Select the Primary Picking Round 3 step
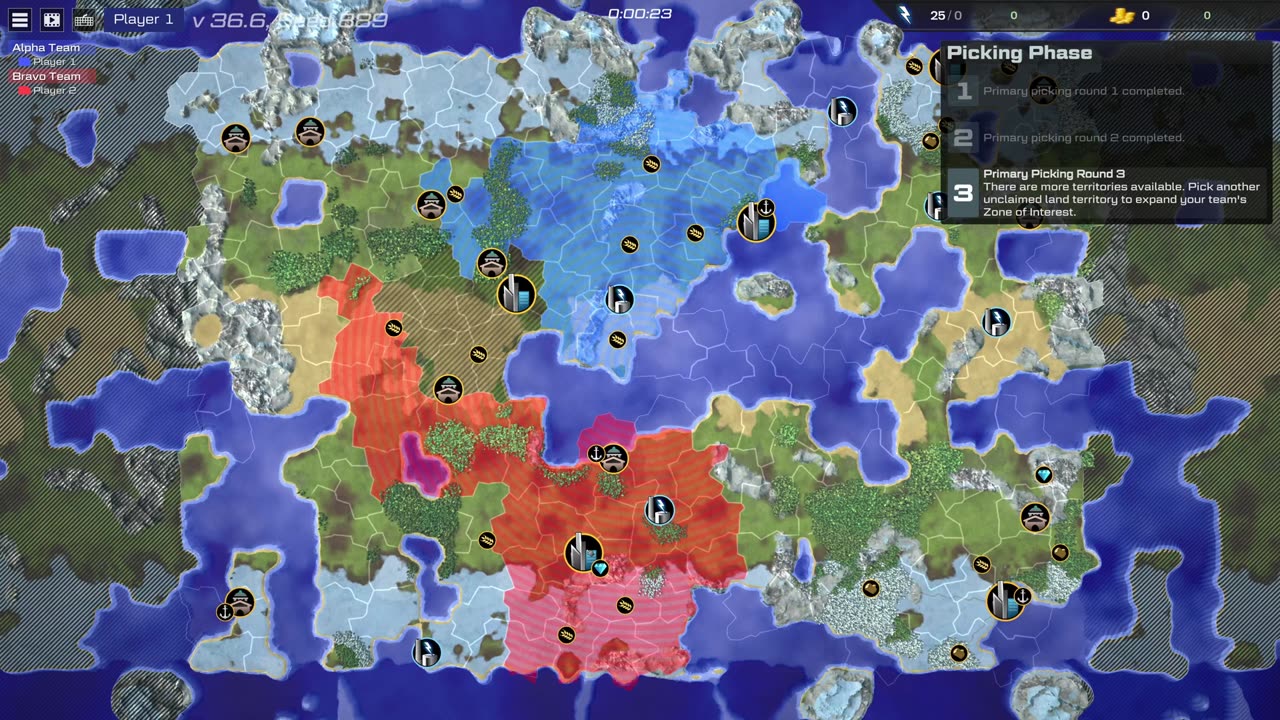The image size is (1280, 720). (x=1106, y=193)
